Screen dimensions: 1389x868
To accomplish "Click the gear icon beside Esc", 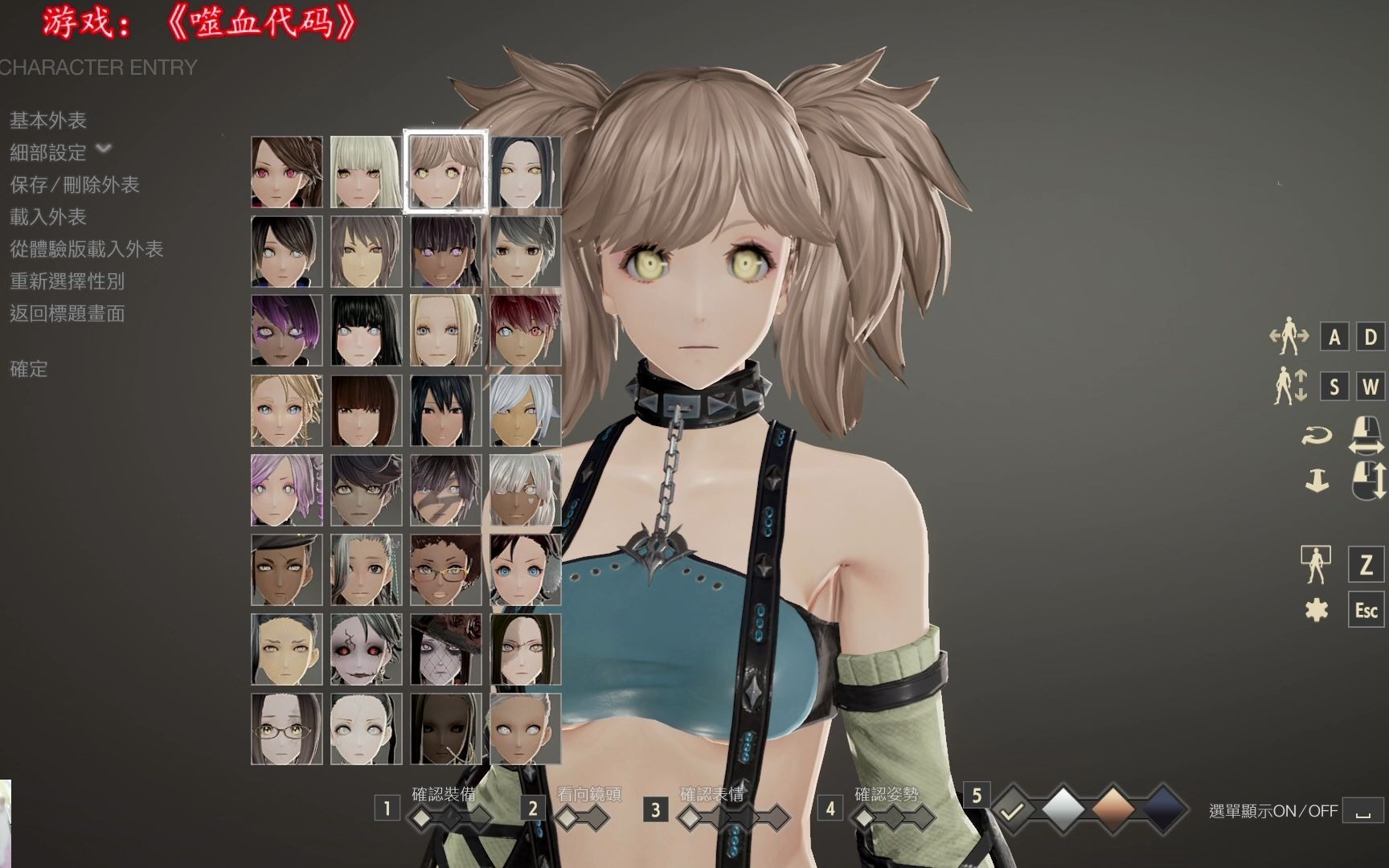I will (1317, 611).
